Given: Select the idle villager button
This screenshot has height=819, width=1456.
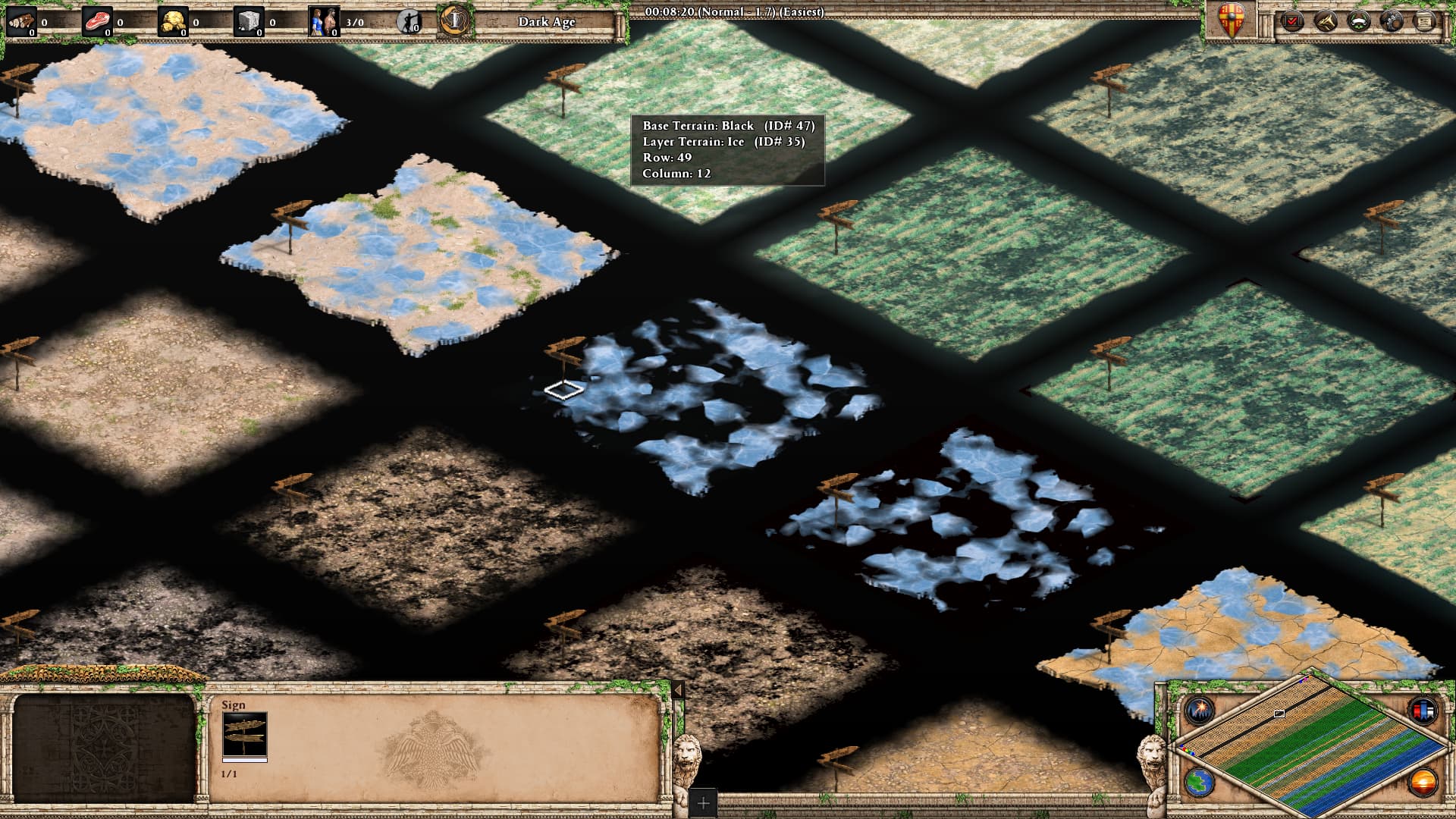Looking at the screenshot, I should coord(409,21).
